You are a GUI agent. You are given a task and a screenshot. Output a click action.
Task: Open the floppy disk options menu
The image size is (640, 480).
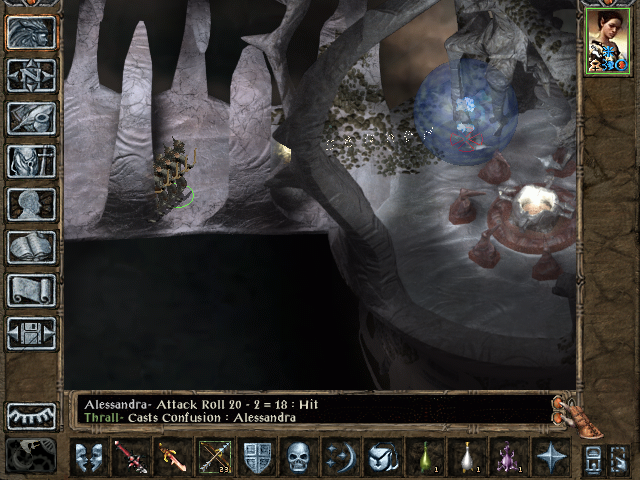click(31, 333)
